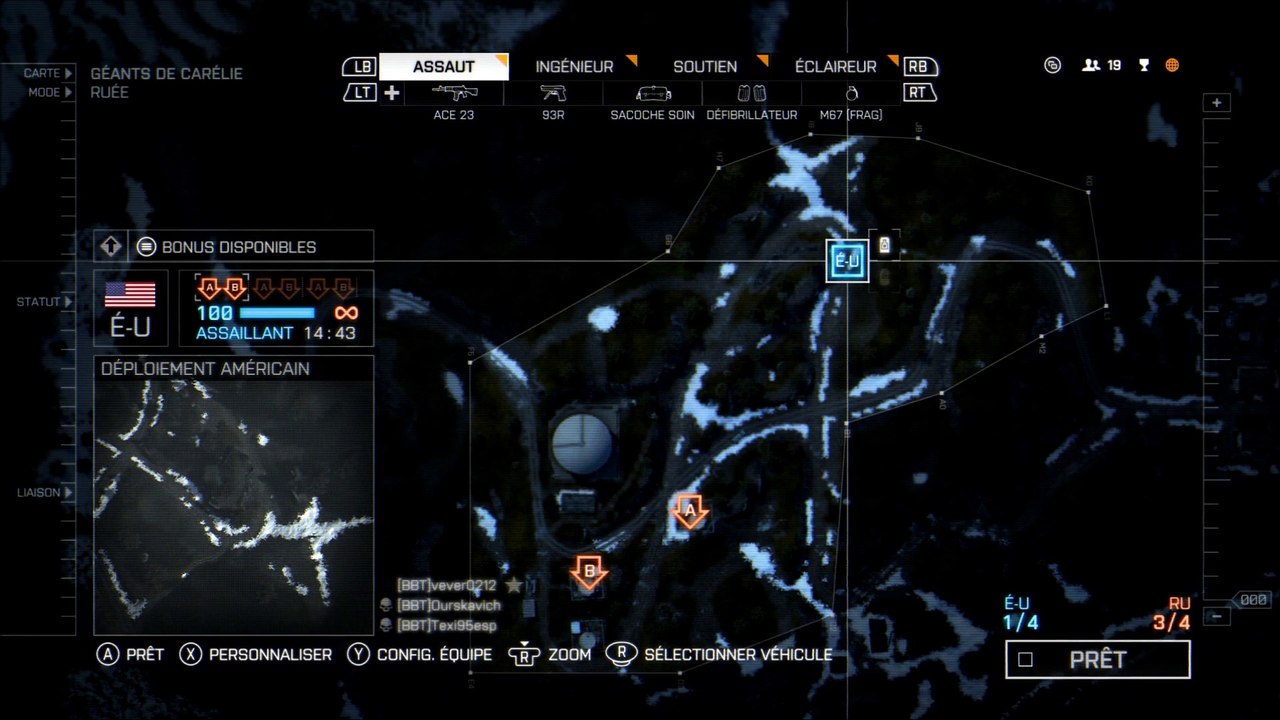Open the Déploiement Américain spawn preview

click(x=234, y=494)
